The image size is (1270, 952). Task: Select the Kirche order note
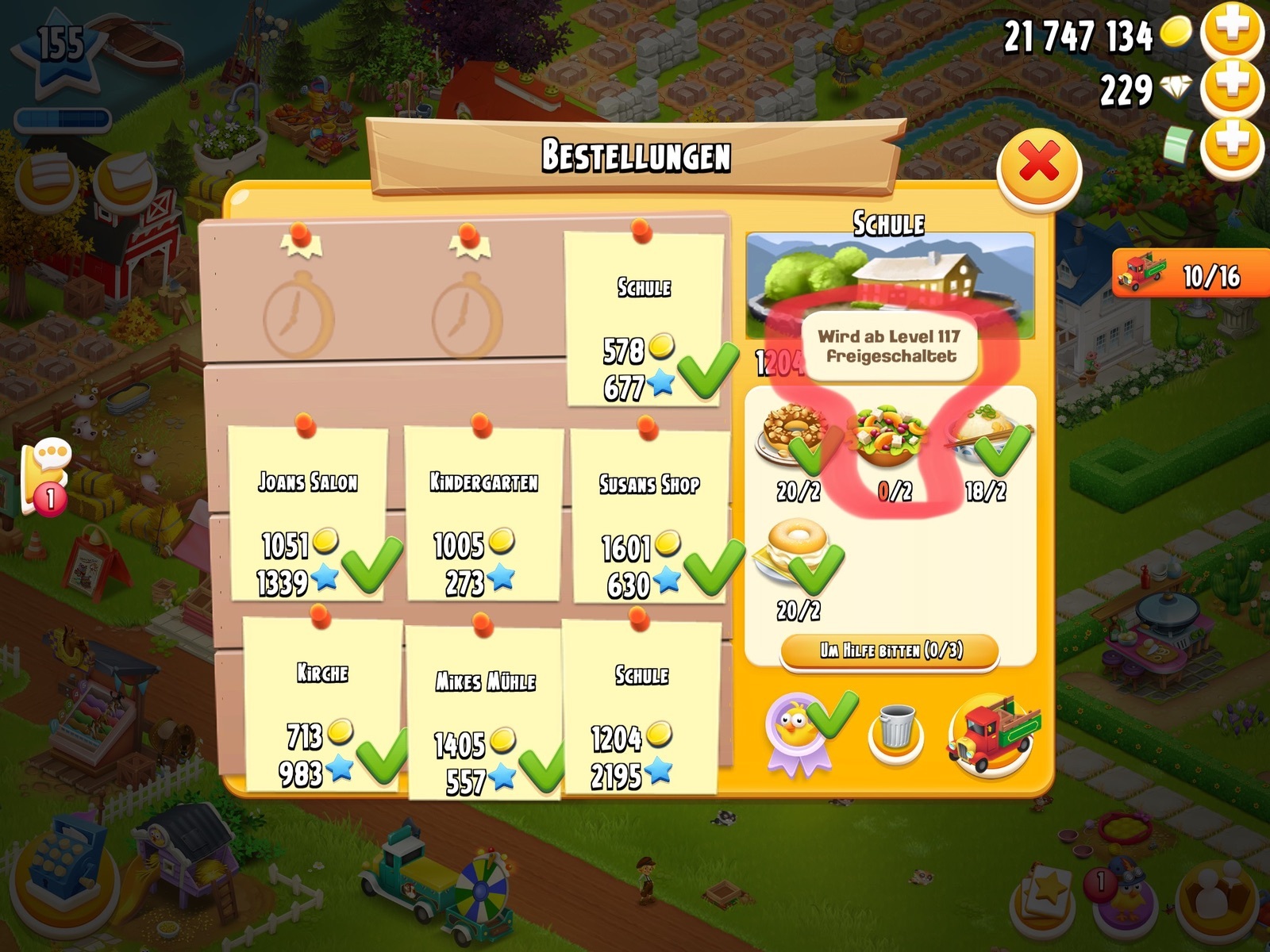click(x=322, y=704)
